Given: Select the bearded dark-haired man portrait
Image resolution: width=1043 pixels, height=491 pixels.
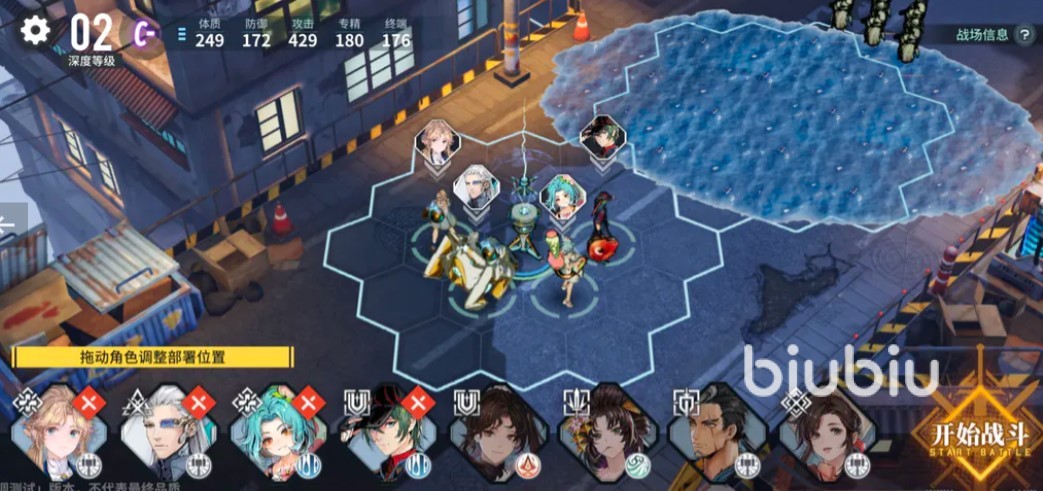Looking at the screenshot, I should (713, 430).
